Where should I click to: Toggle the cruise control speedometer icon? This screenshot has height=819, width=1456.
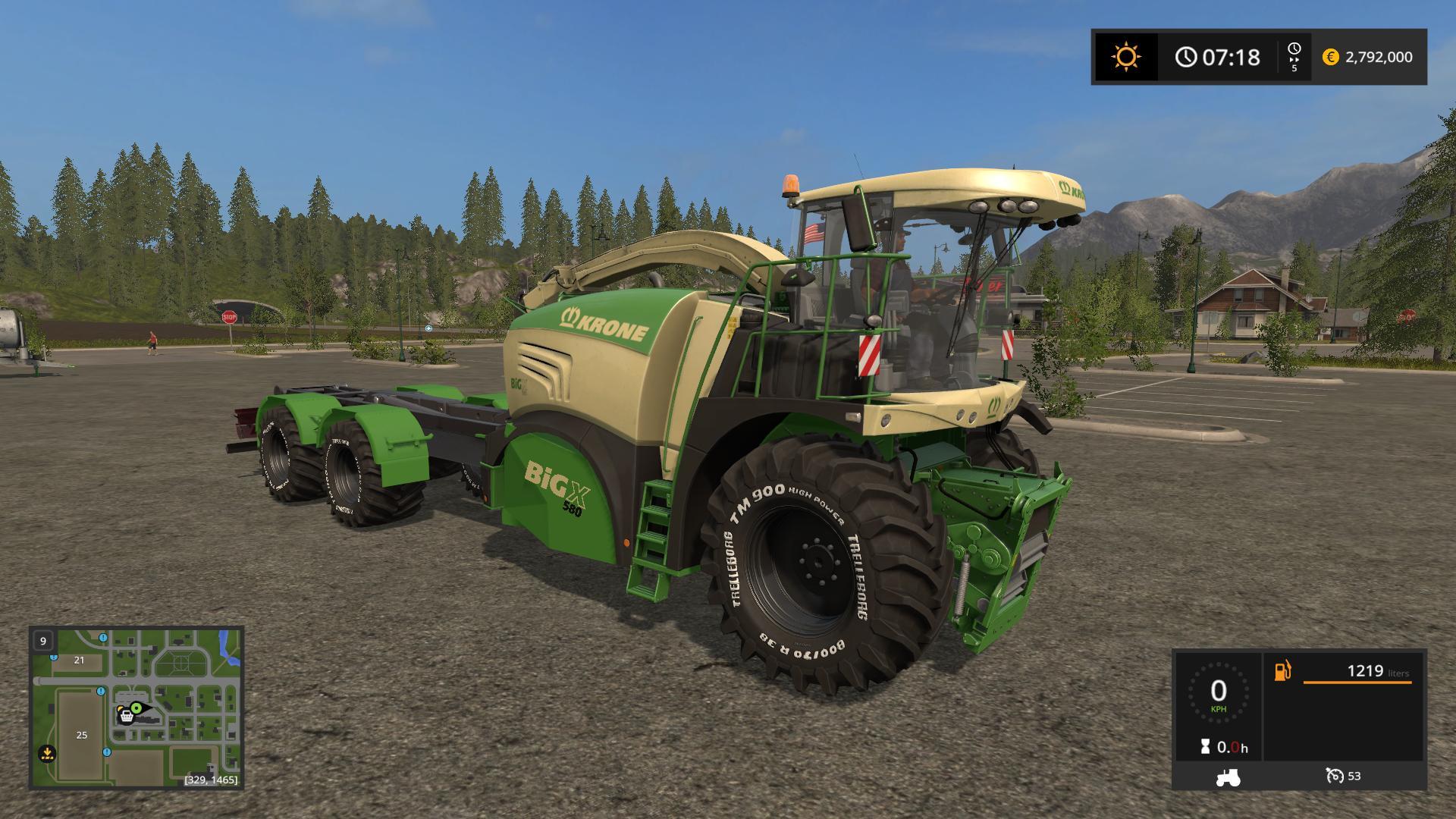[1334, 776]
